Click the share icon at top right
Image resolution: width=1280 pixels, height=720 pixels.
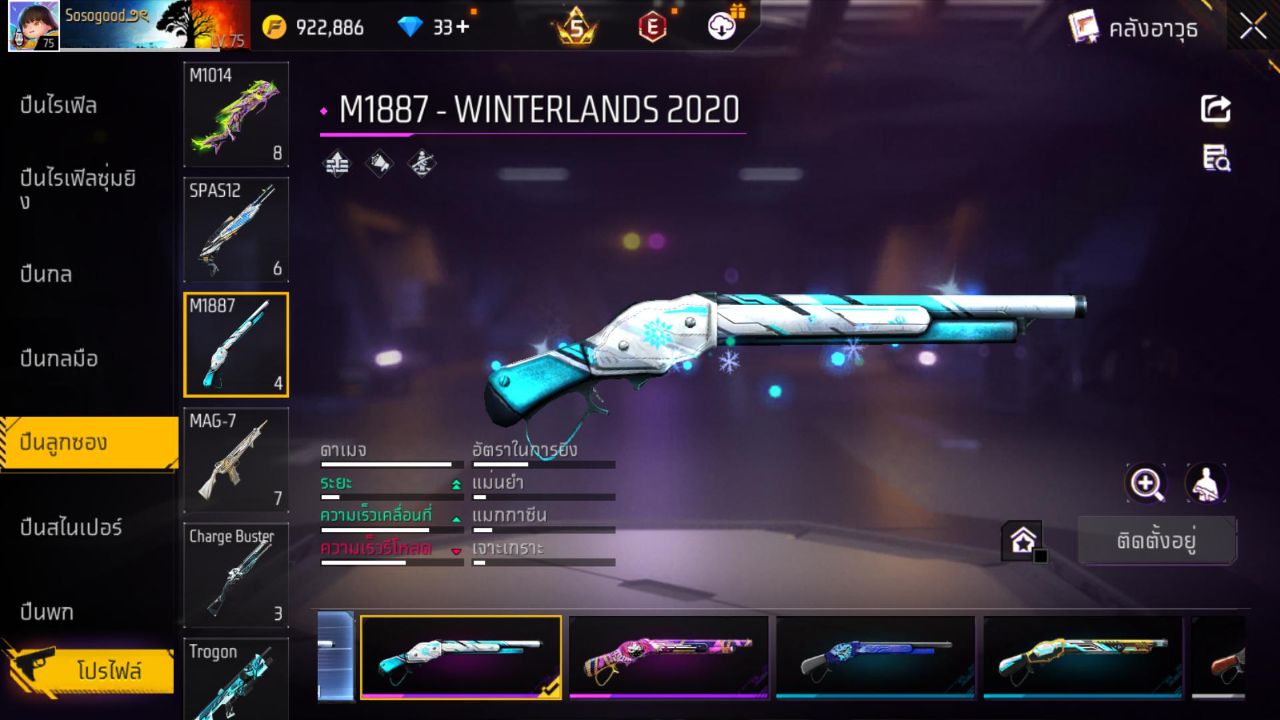(1215, 110)
